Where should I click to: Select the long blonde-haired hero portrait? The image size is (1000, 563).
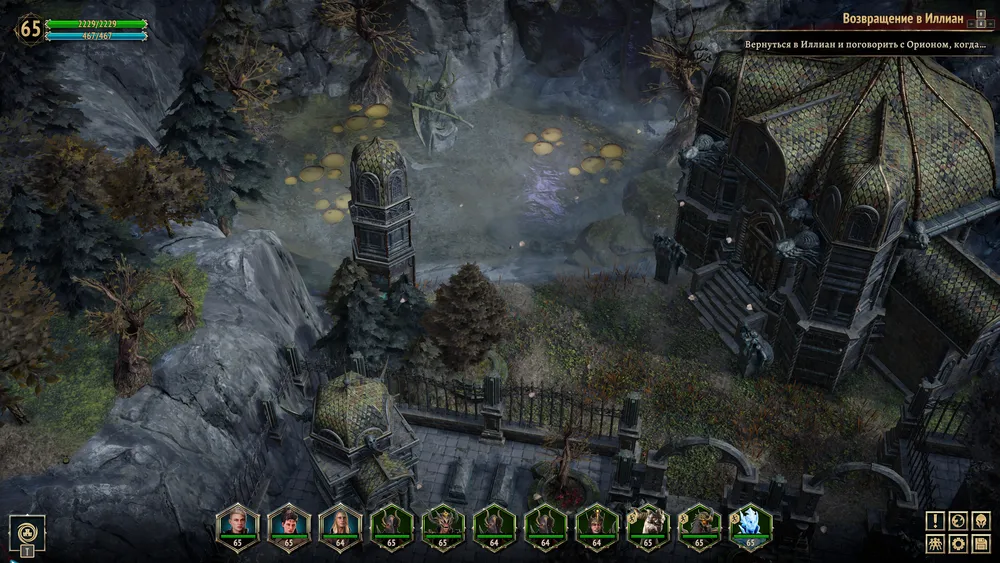340,524
